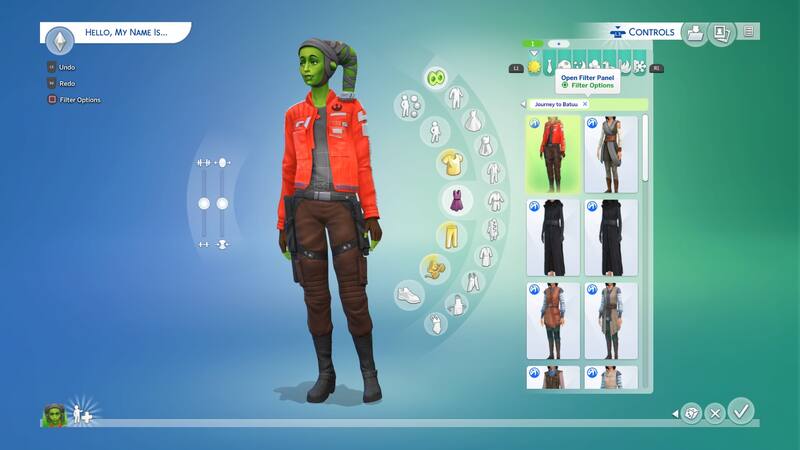Viewport: 800px width, 450px height.
Task: Cancel with the X button at bottom
Action: pyautogui.click(x=714, y=413)
